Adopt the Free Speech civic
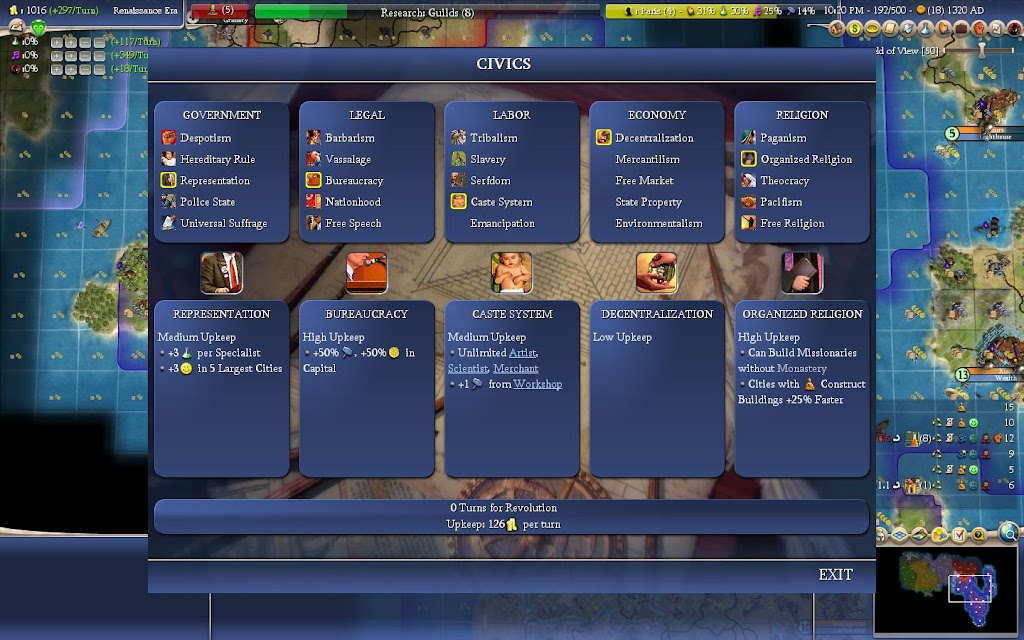Viewport: 1024px width, 640px height. (x=352, y=223)
